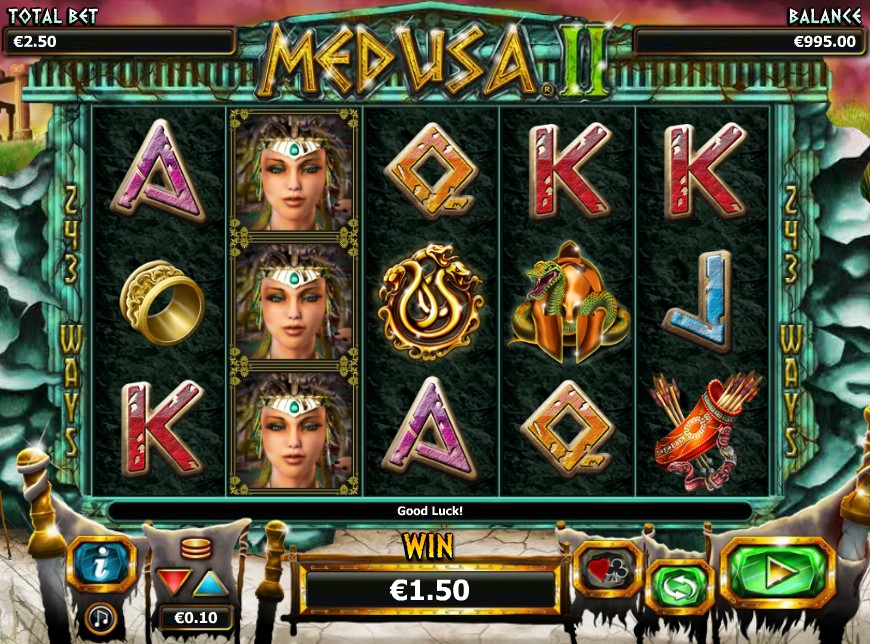The width and height of the screenshot is (870, 644).
Task: Open the info paytable button
Action: click(100, 564)
